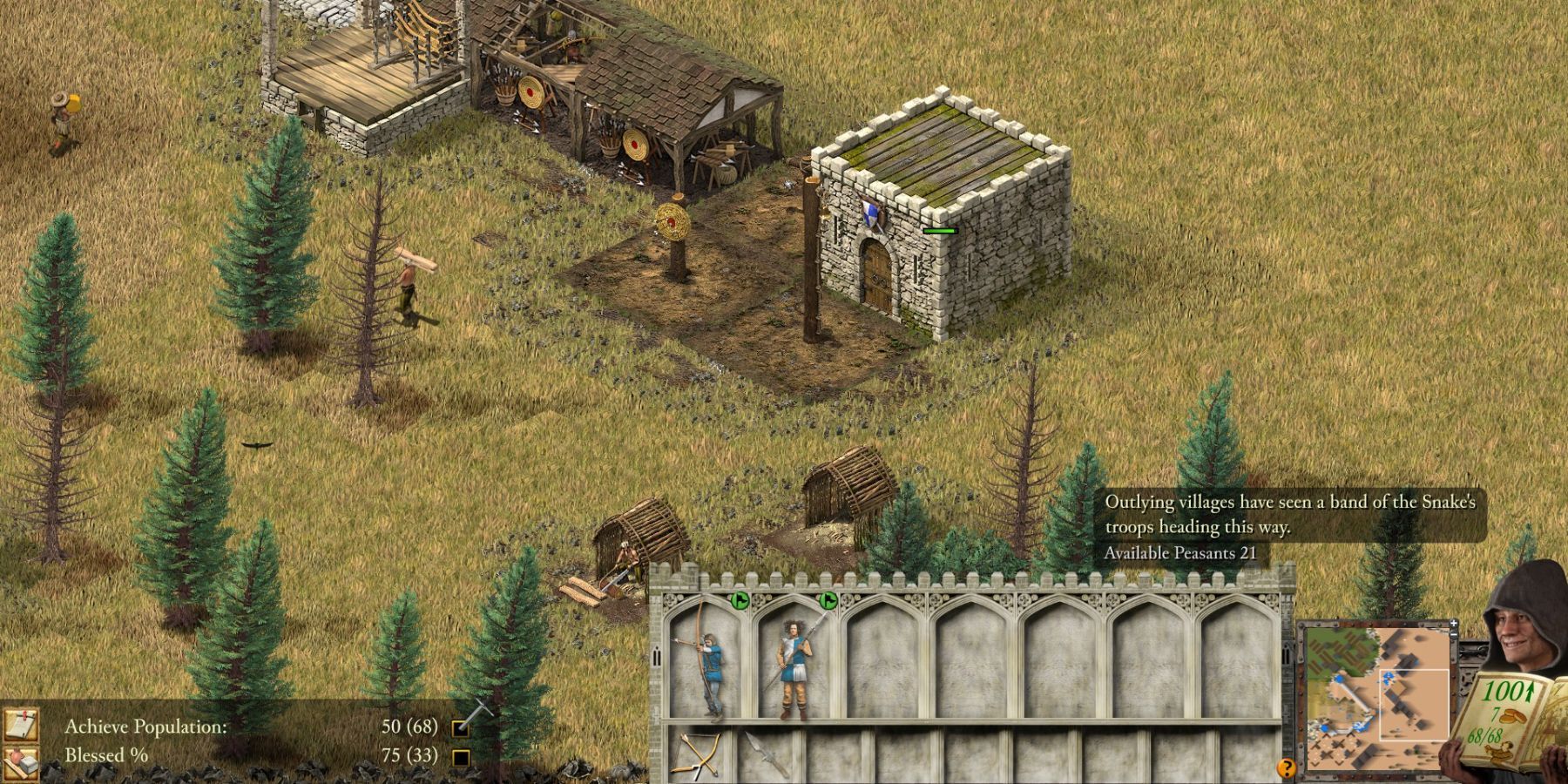Open help via the question mark button
This screenshot has width=1568, height=784.
click(1287, 767)
